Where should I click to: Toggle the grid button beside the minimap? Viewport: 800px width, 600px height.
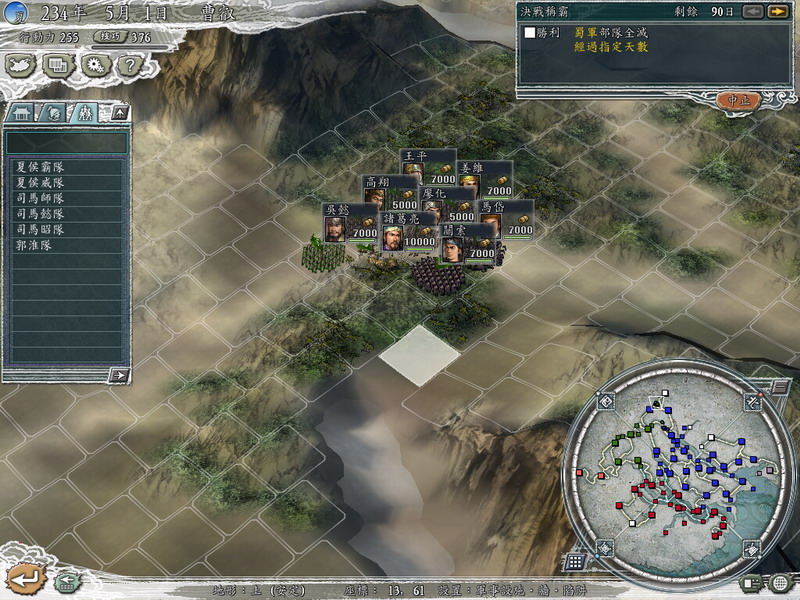(x=574, y=562)
